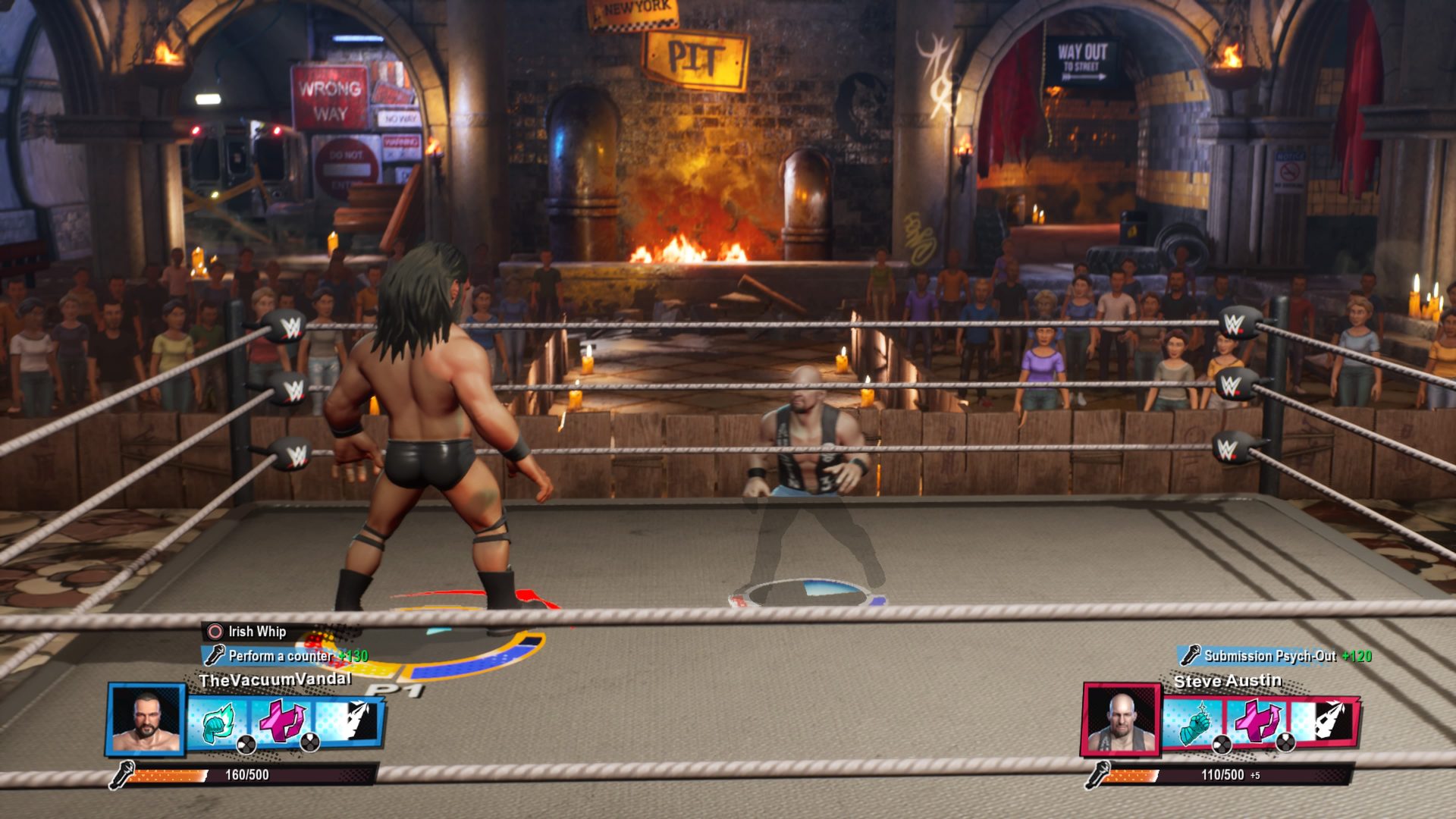
Task: Show the Submission Psych-Out objective
Action: pos(1269,656)
